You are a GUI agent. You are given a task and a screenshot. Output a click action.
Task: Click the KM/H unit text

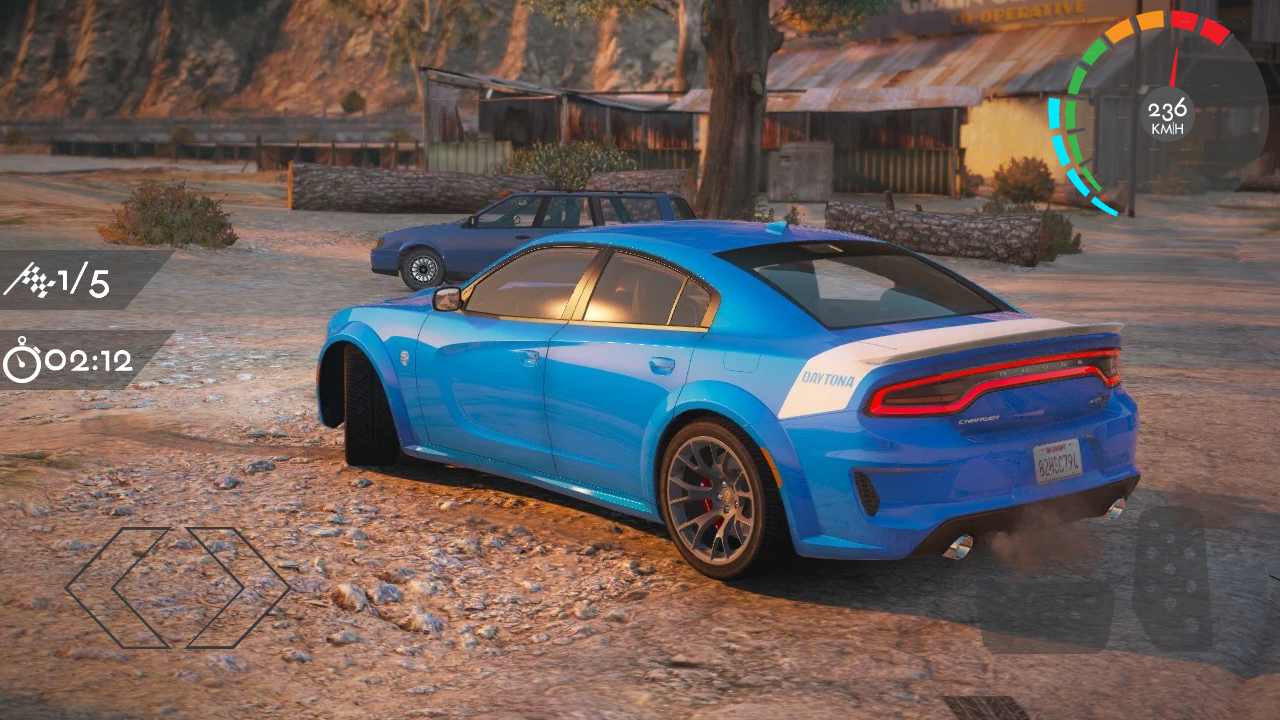[1168, 126]
